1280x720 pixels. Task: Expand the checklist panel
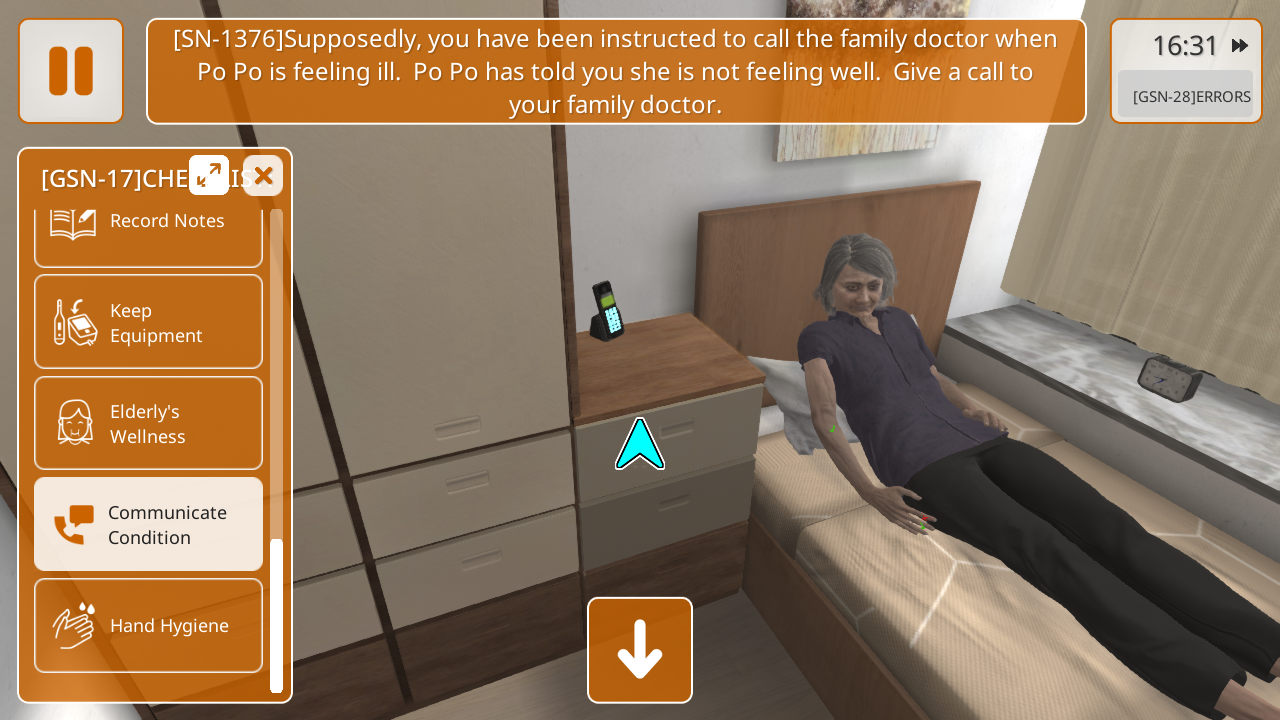[209, 175]
